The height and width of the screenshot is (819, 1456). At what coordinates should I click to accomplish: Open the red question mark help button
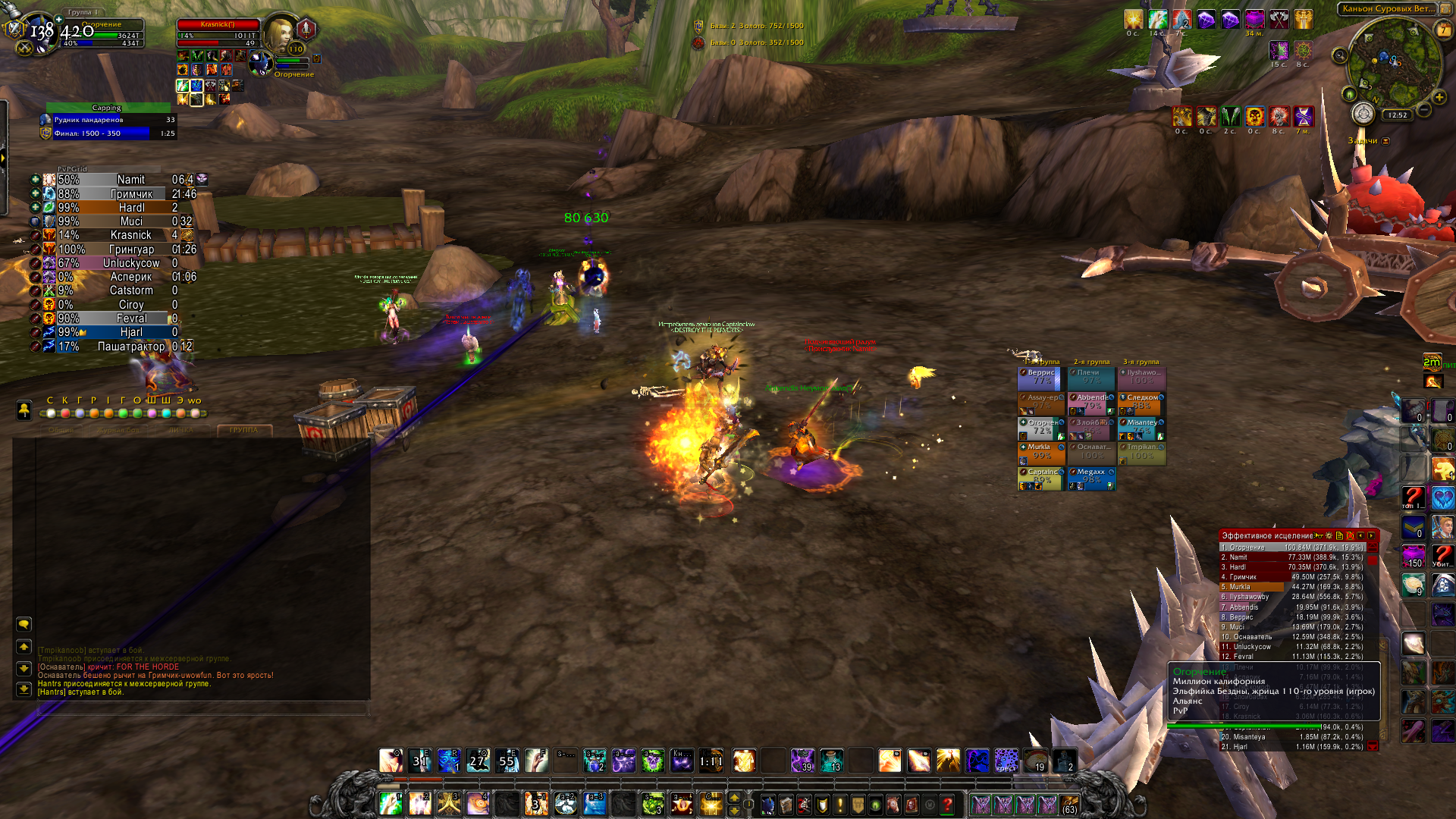coord(947,805)
